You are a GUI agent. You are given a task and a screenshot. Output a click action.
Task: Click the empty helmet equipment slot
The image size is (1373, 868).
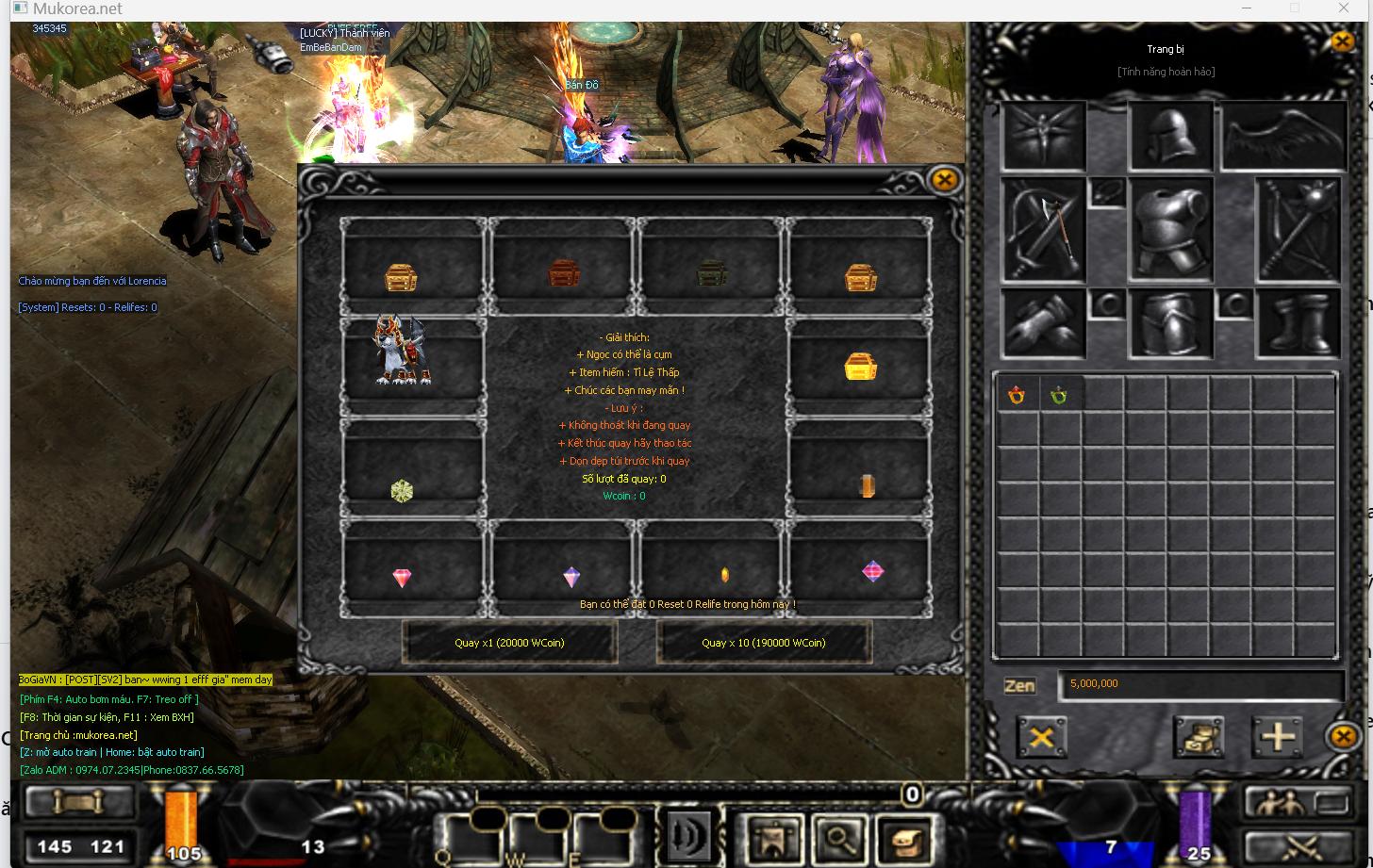pos(1170,138)
